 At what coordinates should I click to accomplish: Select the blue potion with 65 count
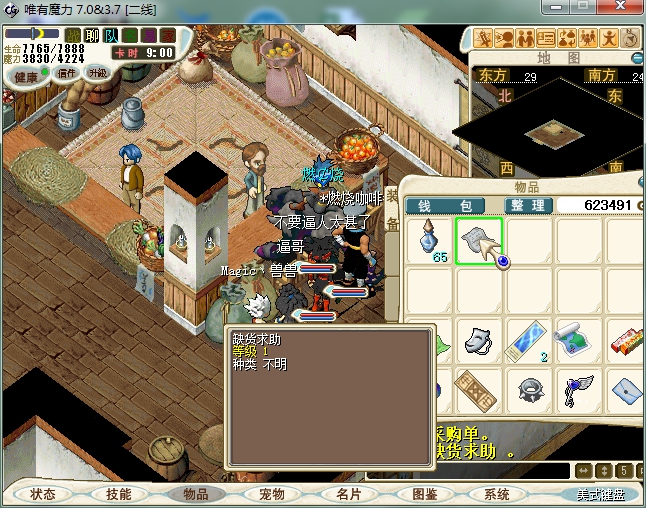click(430, 241)
